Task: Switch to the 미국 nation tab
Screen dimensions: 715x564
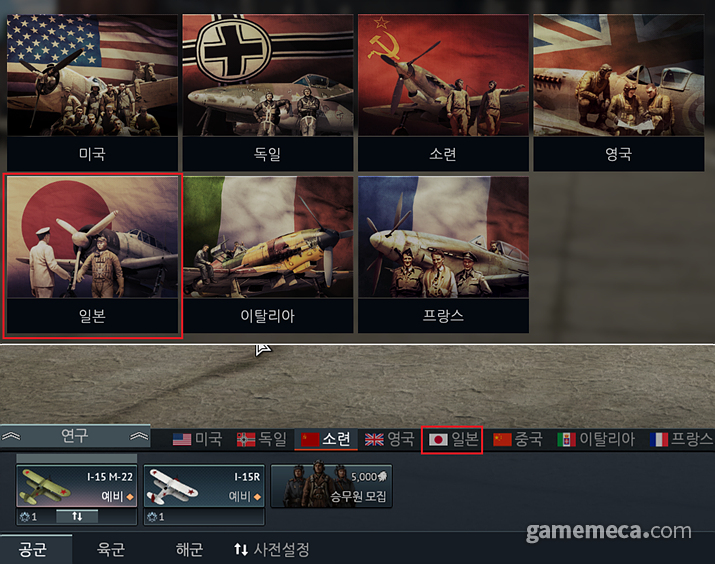Action: pyautogui.click(x=197, y=439)
